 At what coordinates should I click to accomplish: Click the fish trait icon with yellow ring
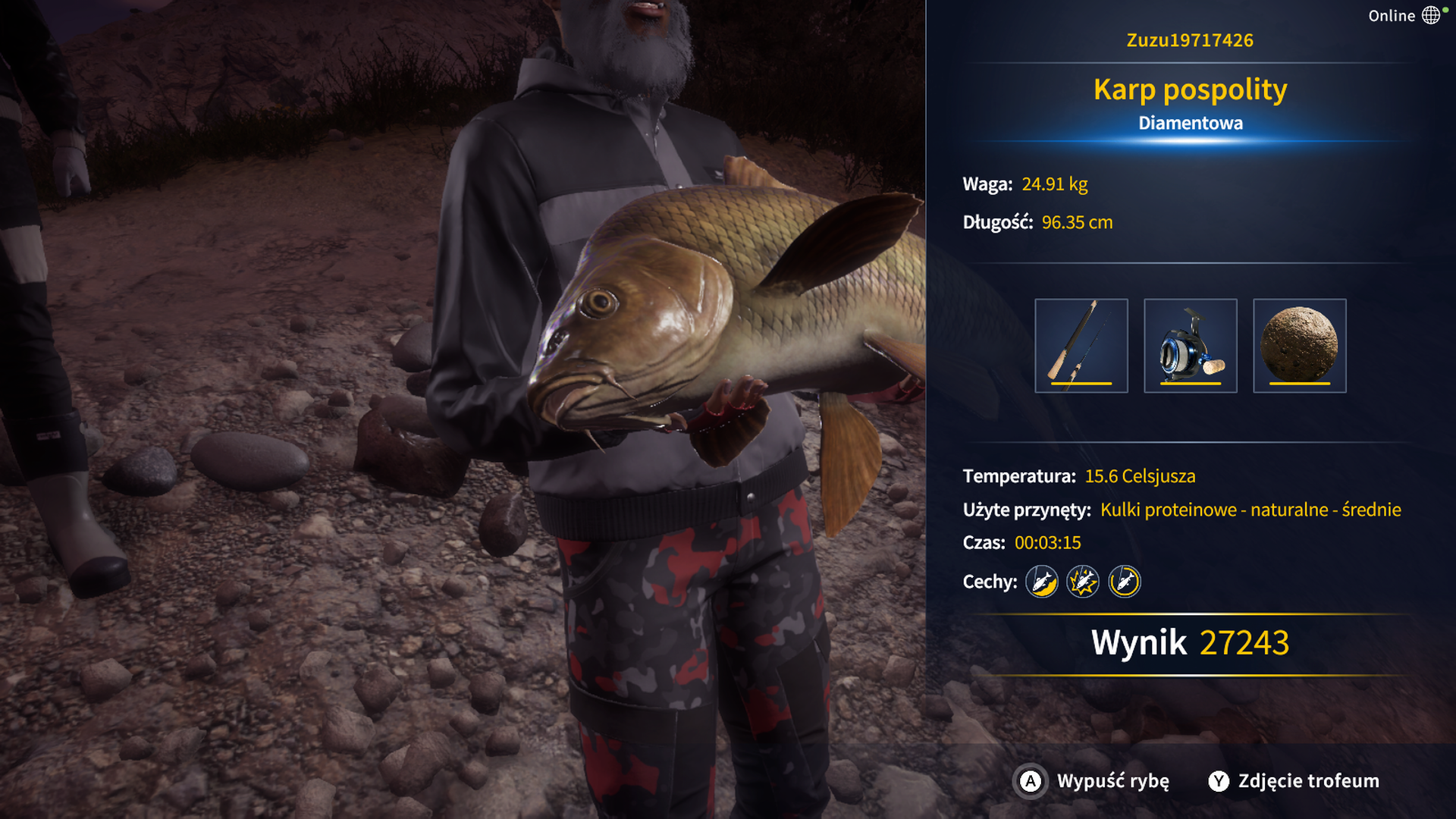(1124, 582)
